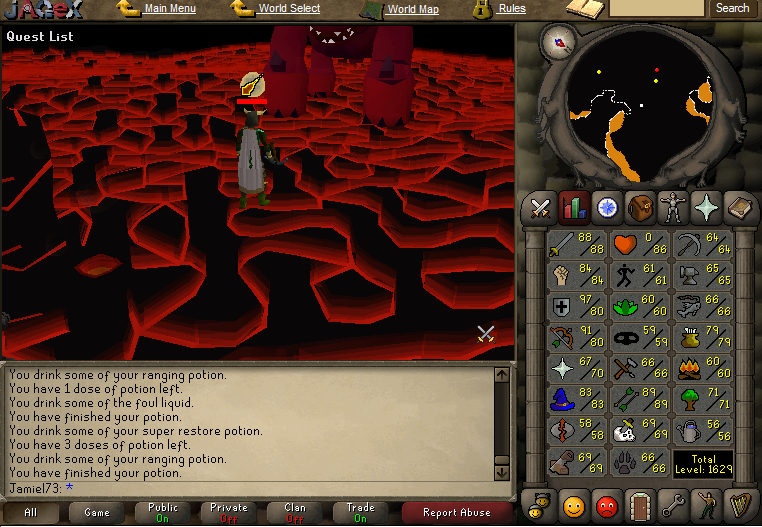Image resolution: width=762 pixels, height=527 pixels.
Task: Open the Main Menu link
Action: pyautogui.click(x=169, y=9)
